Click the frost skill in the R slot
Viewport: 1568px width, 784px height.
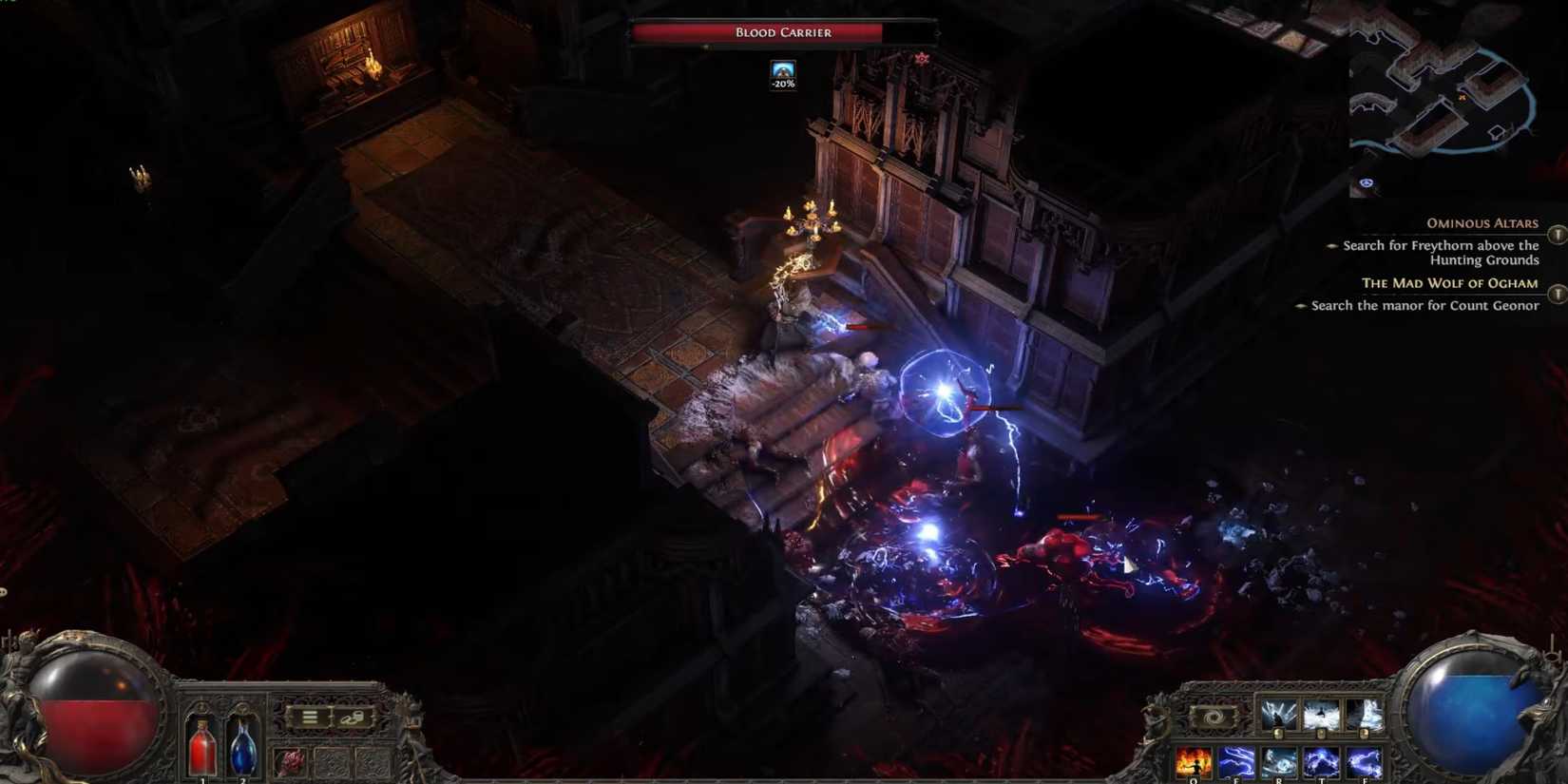tap(1279, 760)
